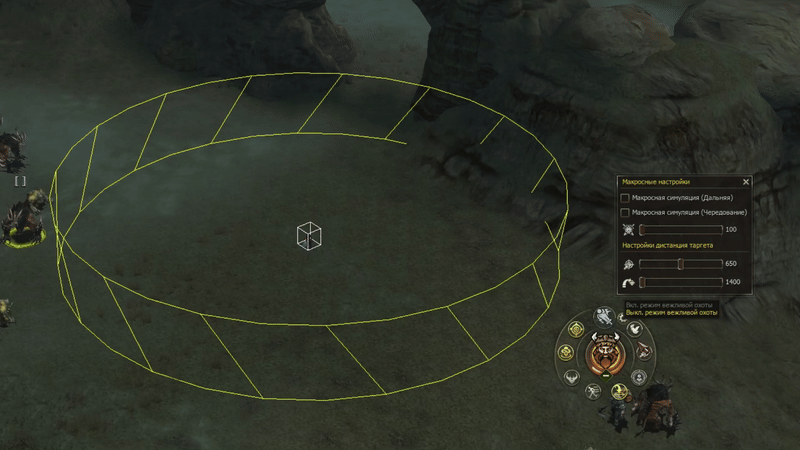Click the horned dwarf portrait in the radial menu
The height and width of the screenshot is (450, 800).
coord(605,353)
